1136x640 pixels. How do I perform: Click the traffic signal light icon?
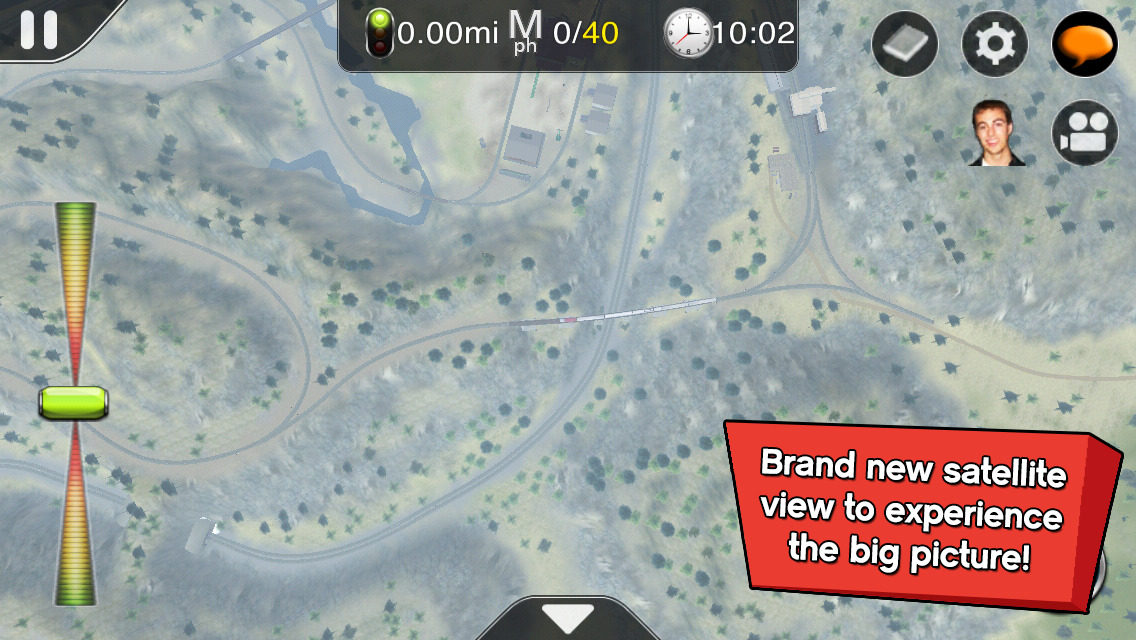pyautogui.click(x=379, y=34)
